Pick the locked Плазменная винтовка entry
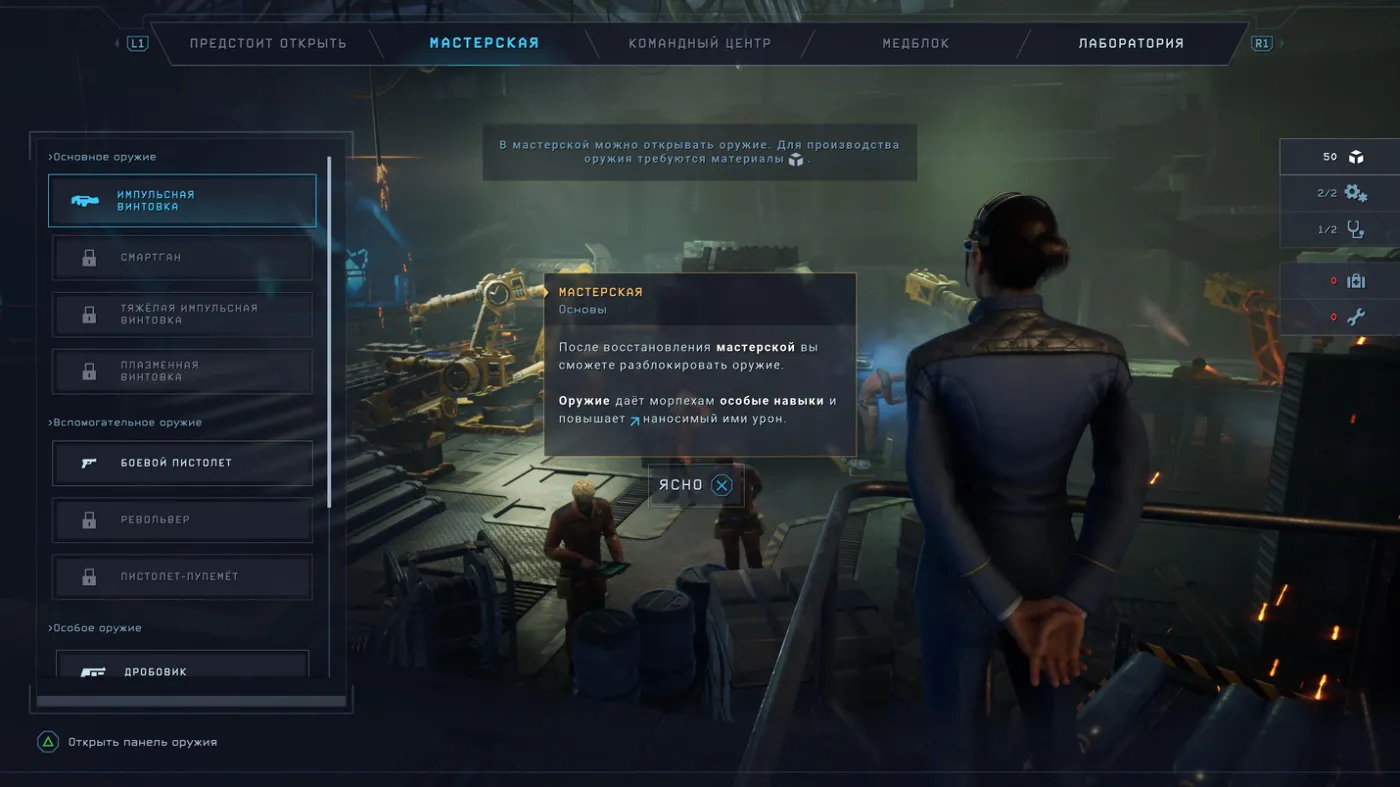1400x787 pixels. [x=182, y=371]
